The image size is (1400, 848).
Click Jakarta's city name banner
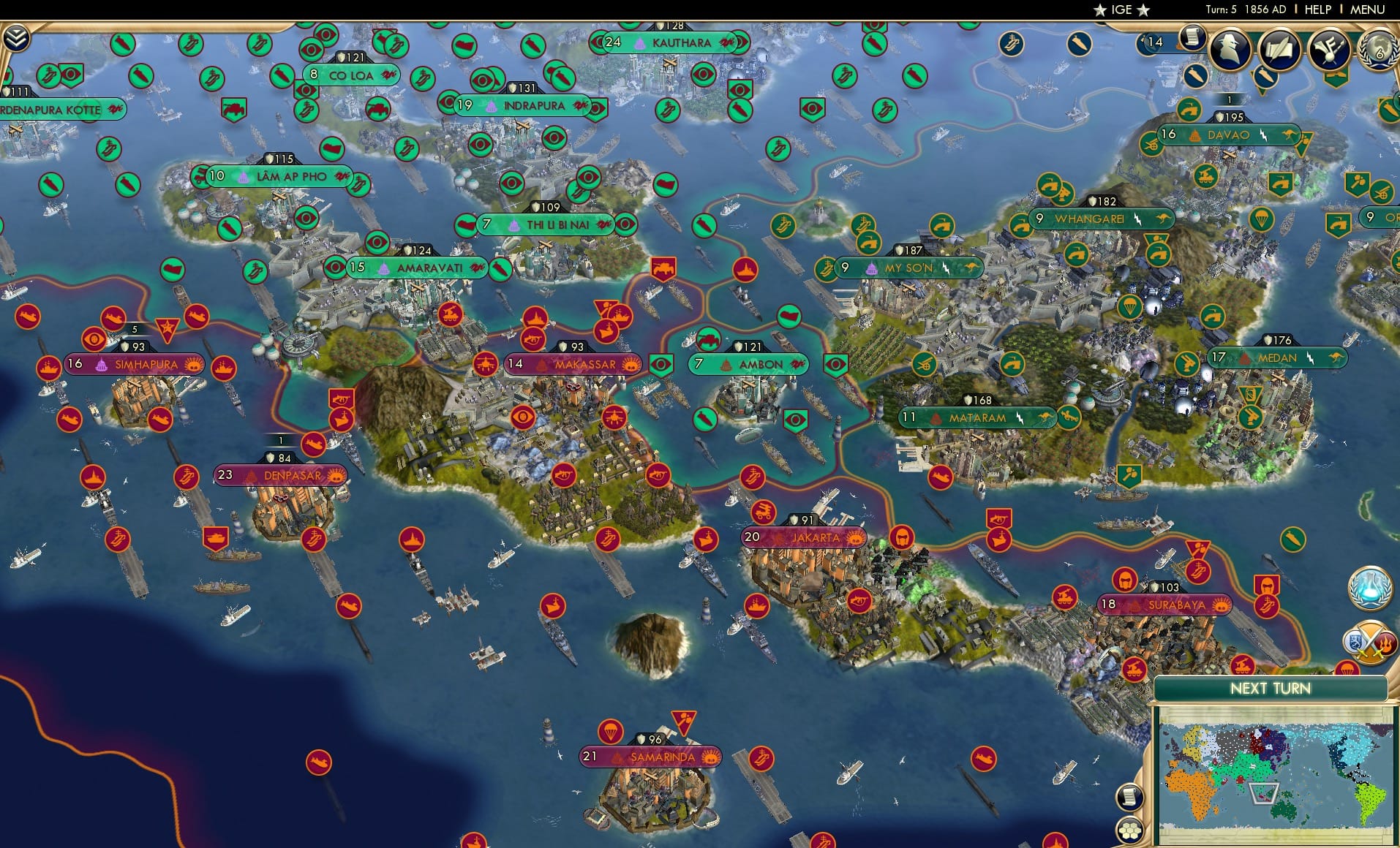(x=814, y=537)
